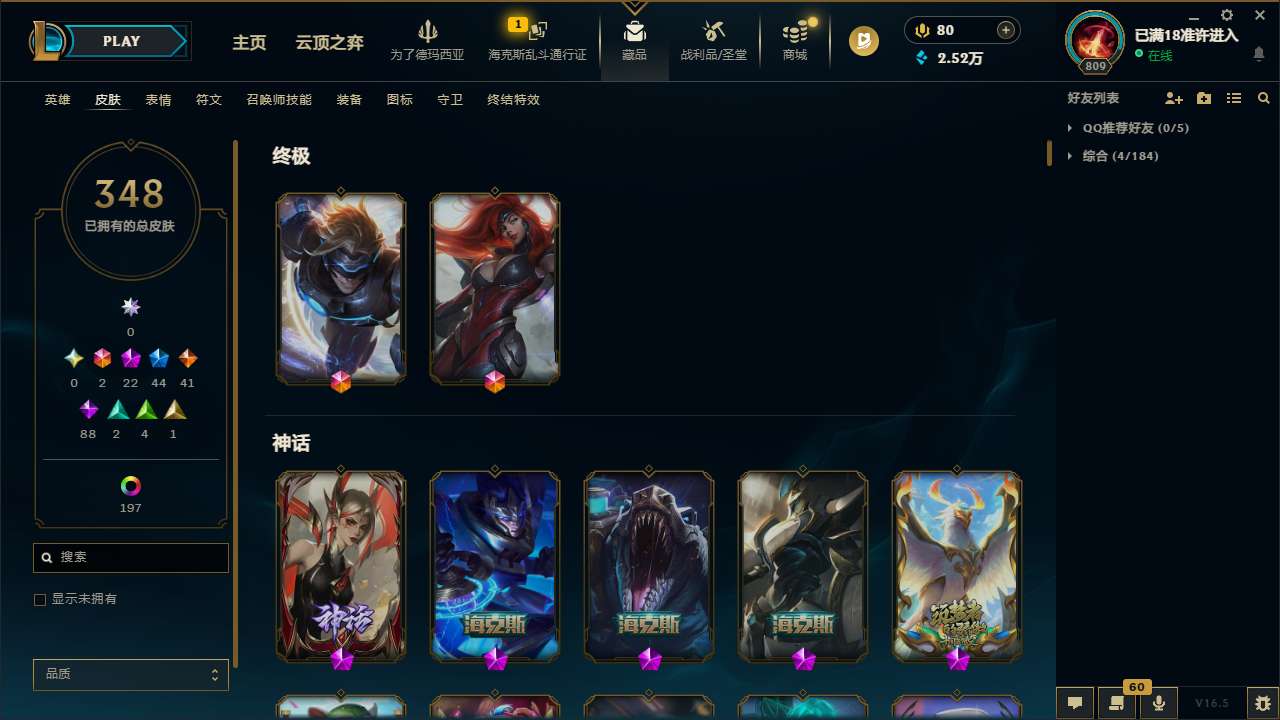Enable the 显示未拥有 checkbox
This screenshot has width=1280, height=720.
40,599
